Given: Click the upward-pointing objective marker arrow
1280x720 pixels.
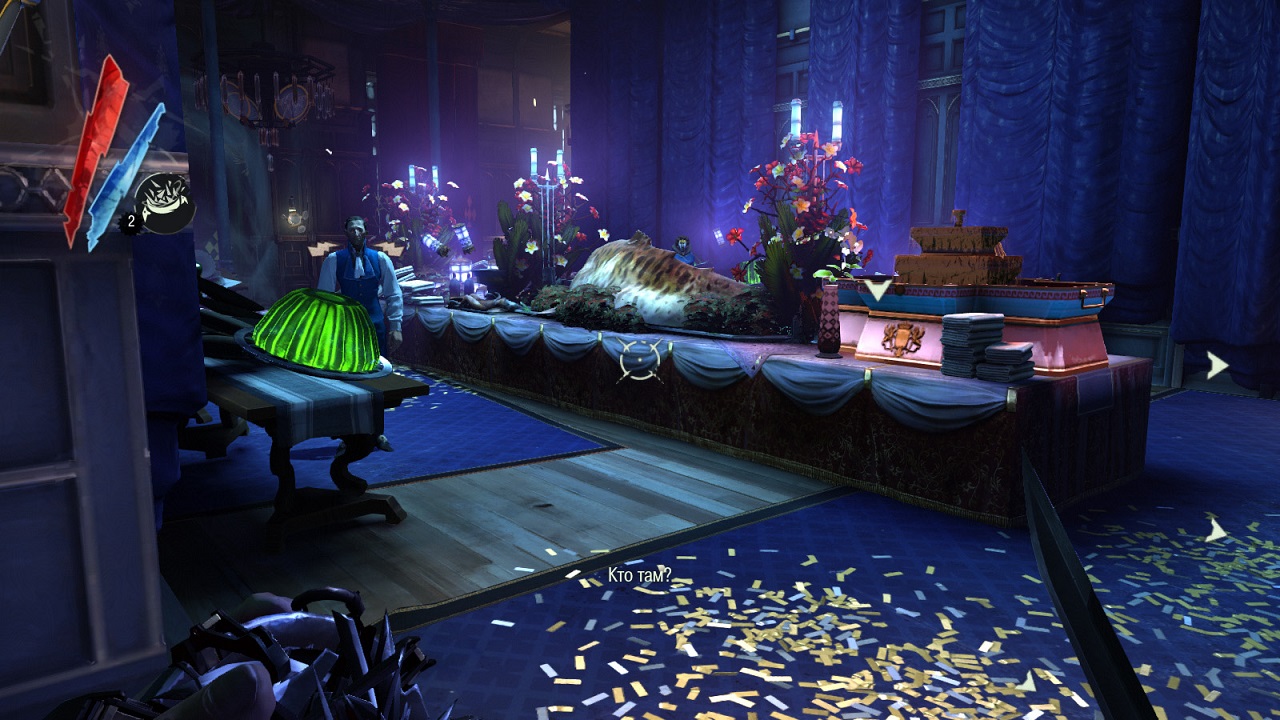Looking at the screenshot, I should tap(1215, 529).
